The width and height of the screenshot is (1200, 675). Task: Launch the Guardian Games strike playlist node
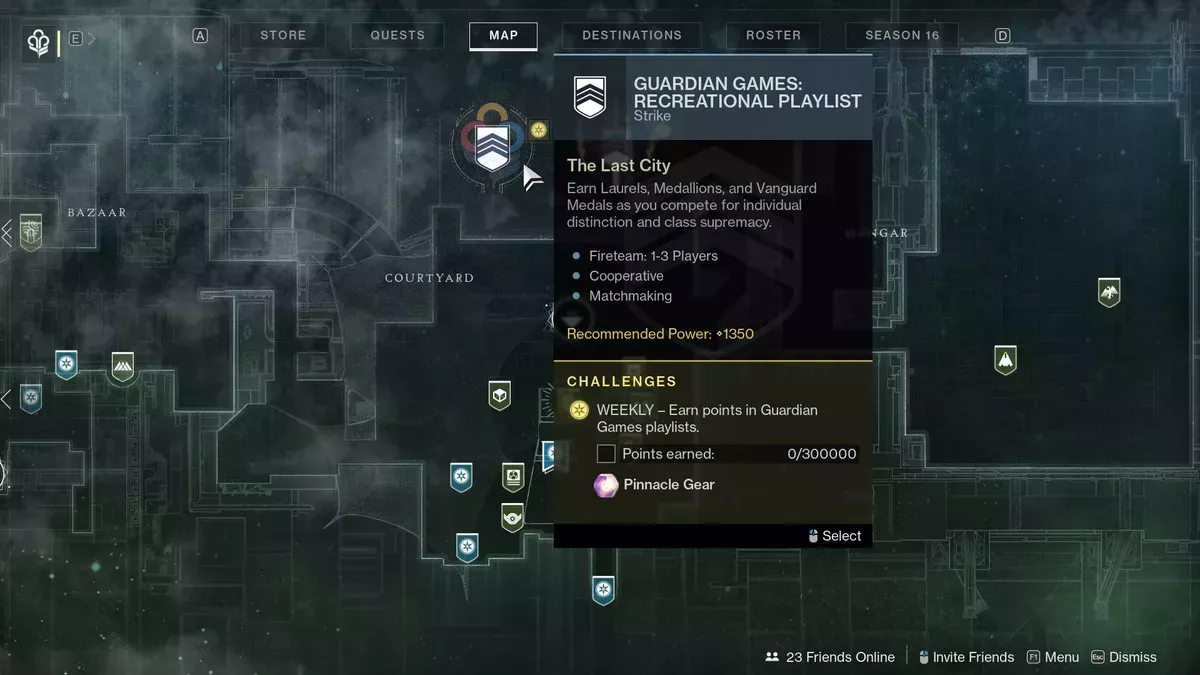pos(491,147)
